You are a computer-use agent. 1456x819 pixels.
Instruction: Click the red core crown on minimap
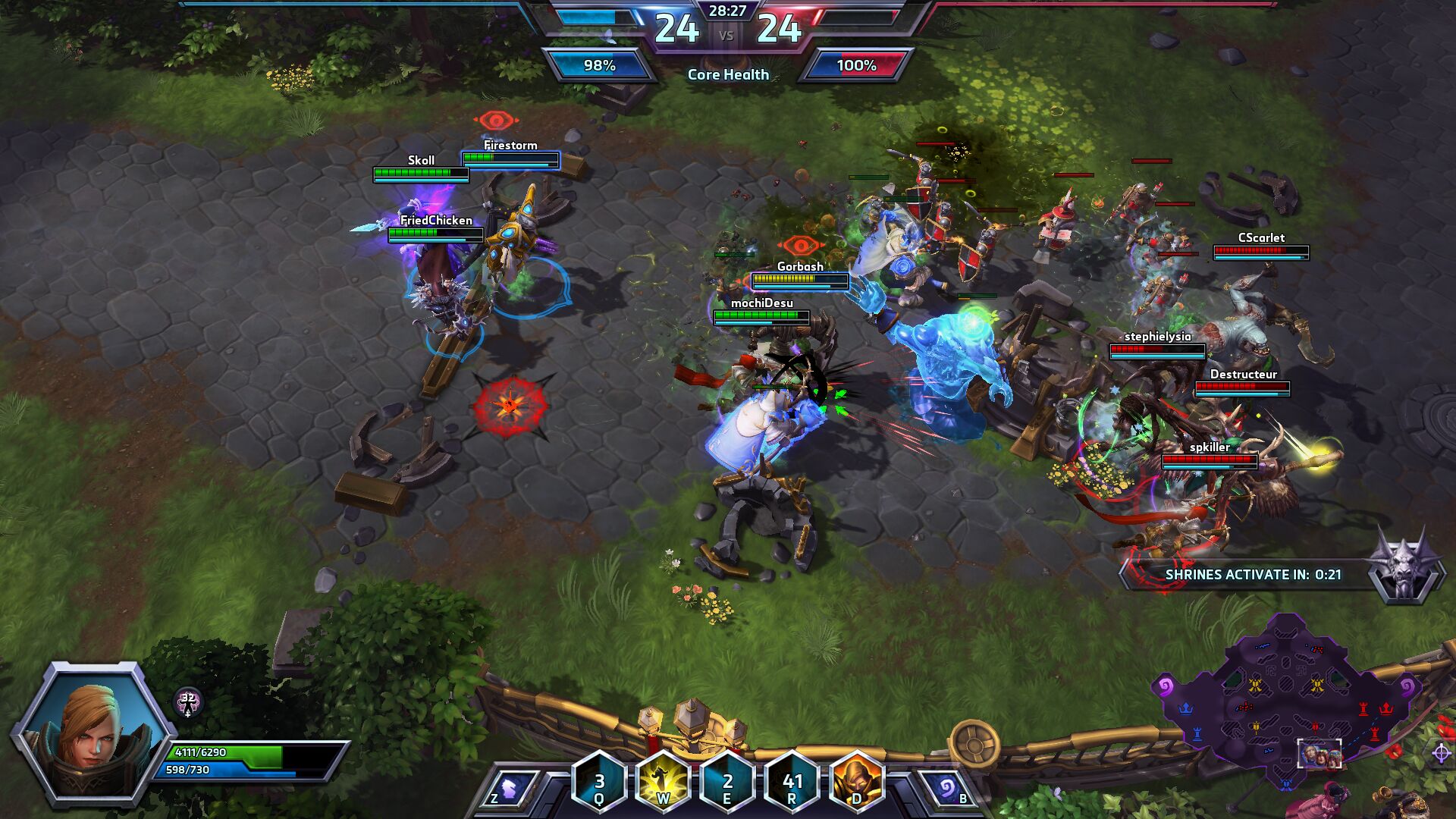click(1386, 708)
